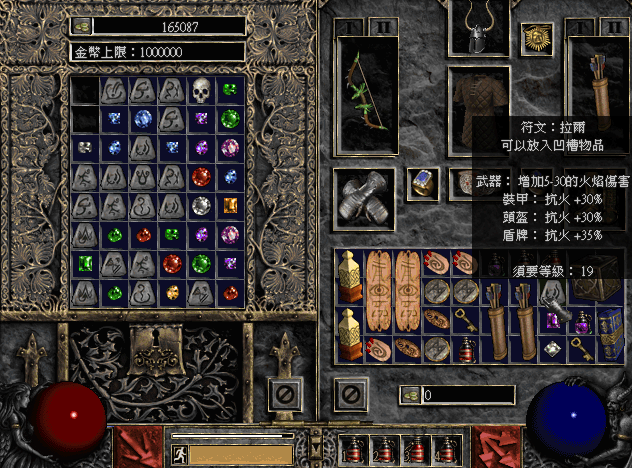The width and height of the screenshot is (632, 468).
Task: Click the stash gold withdraw button
Action: point(83,26)
